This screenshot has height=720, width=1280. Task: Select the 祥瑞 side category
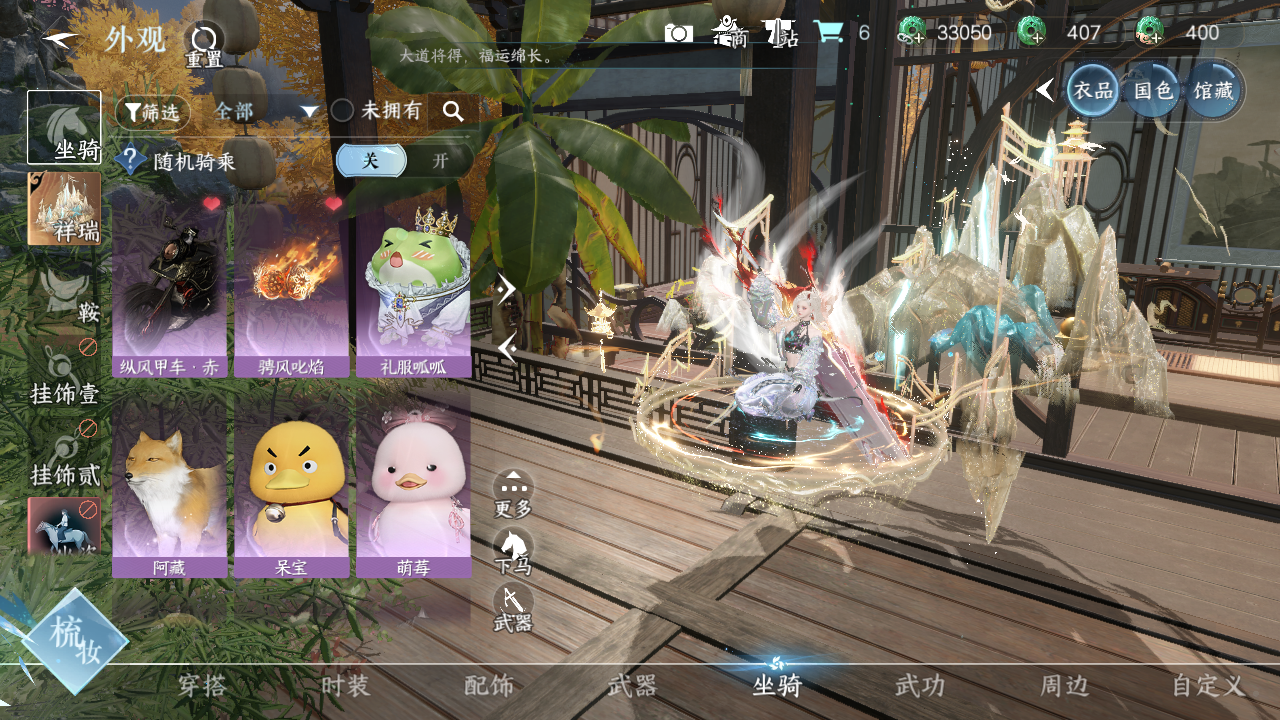[64, 208]
